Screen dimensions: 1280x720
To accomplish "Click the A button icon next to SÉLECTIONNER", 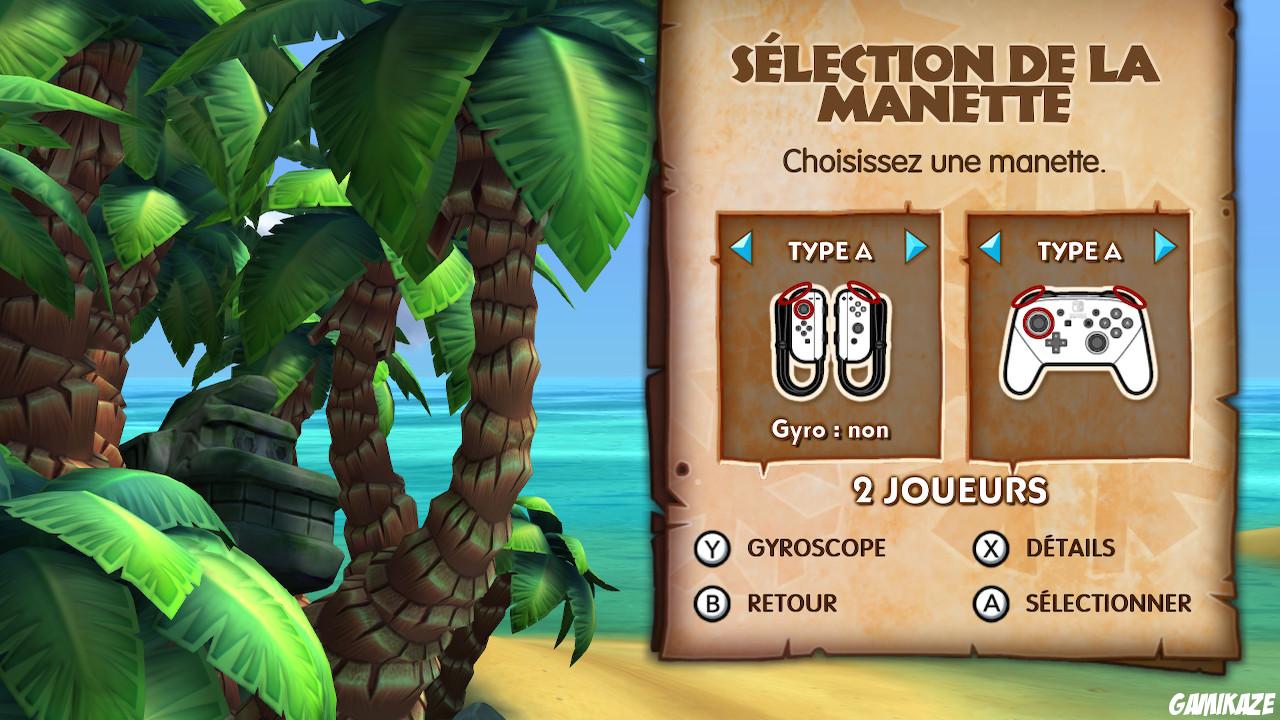I will [992, 603].
